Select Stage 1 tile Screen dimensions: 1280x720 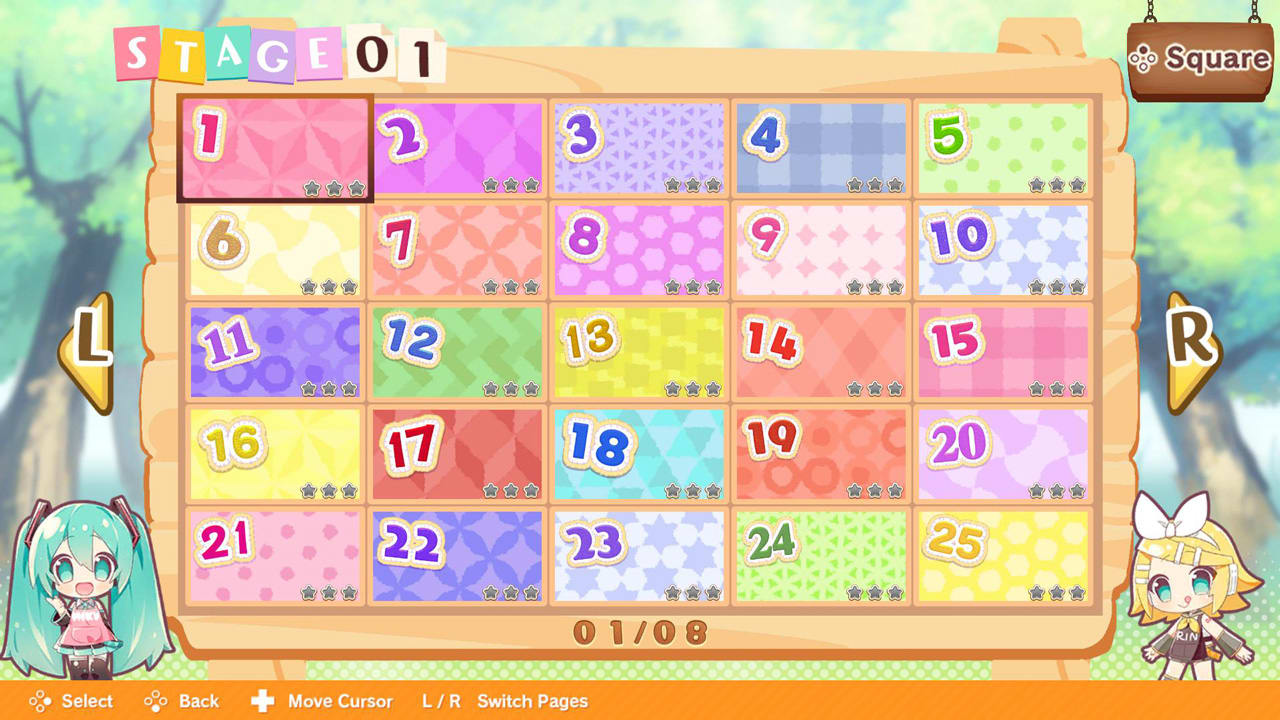pos(275,148)
